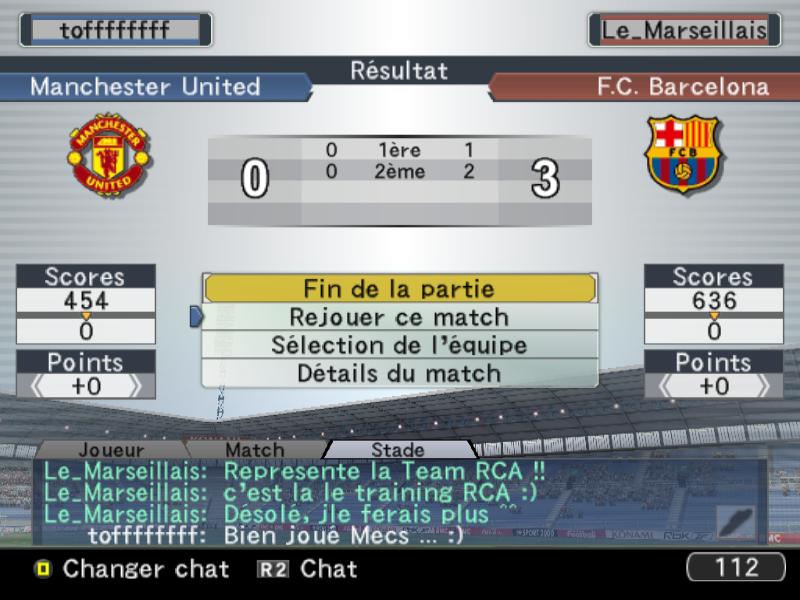Select player name Le_Marseillais at top
The width and height of the screenshot is (800, 600).
click(x=684, y=29)
